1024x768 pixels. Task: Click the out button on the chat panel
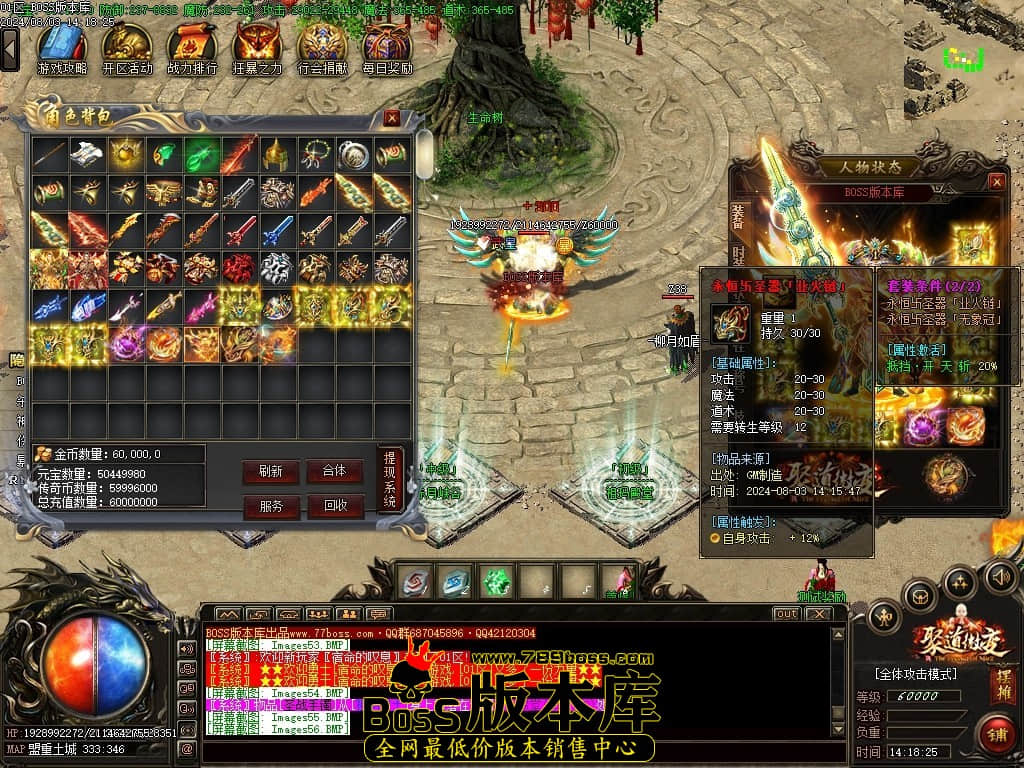coord(786,613)
